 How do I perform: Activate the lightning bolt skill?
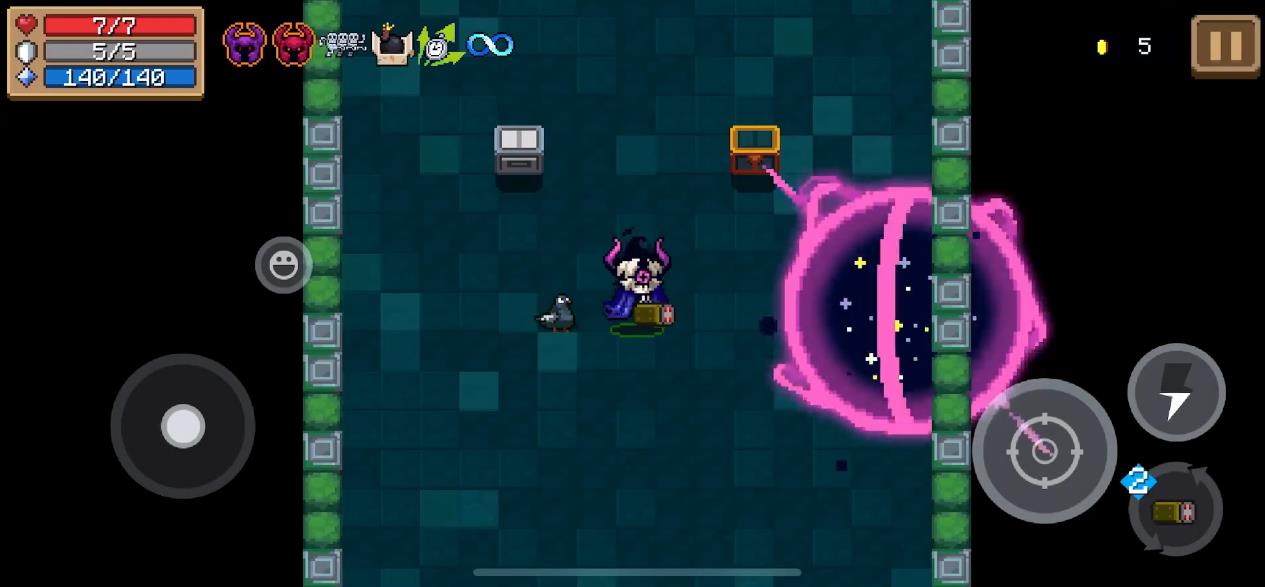click(1176, 392)
